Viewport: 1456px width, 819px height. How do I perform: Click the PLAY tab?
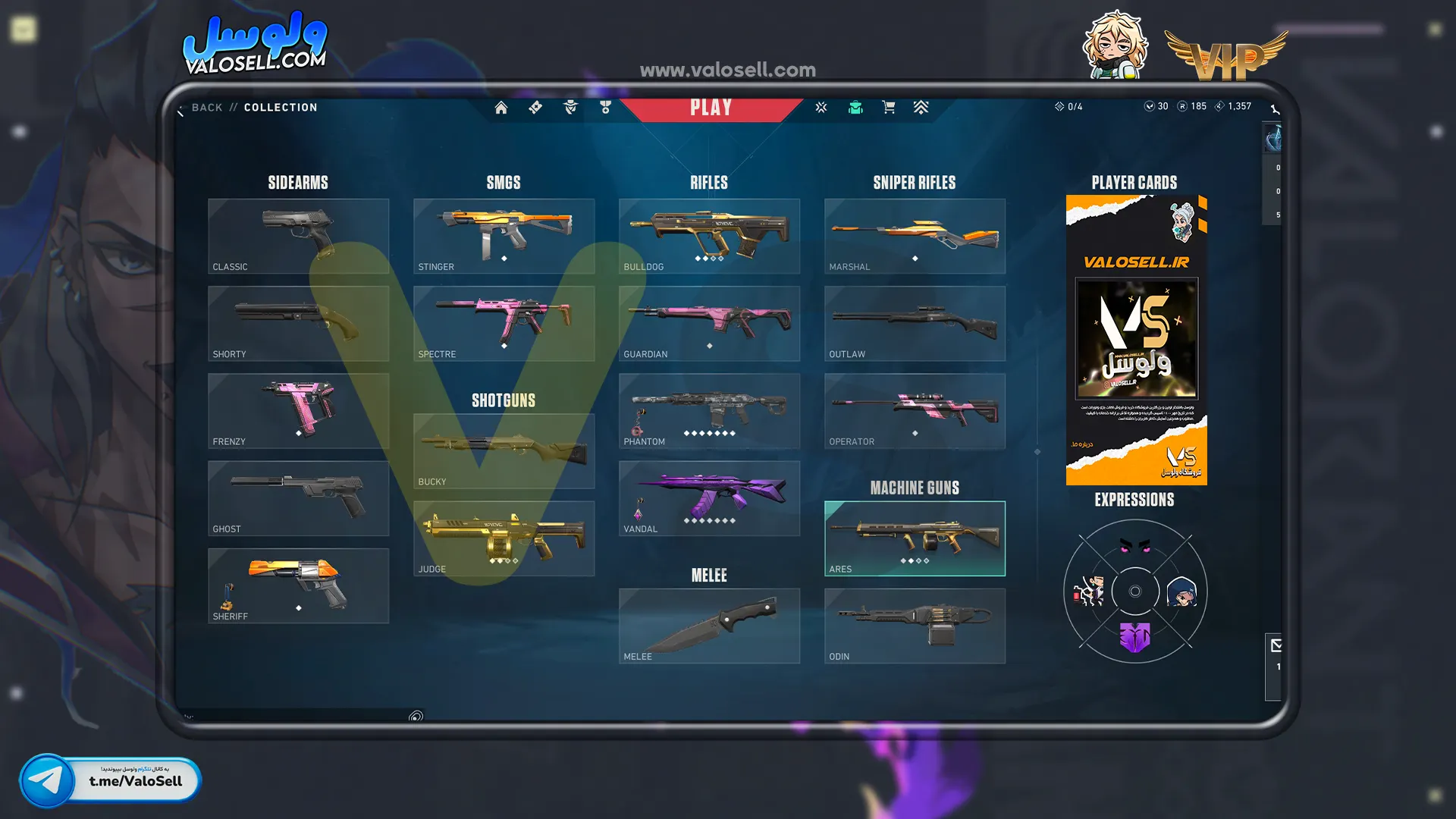[711, 108]
